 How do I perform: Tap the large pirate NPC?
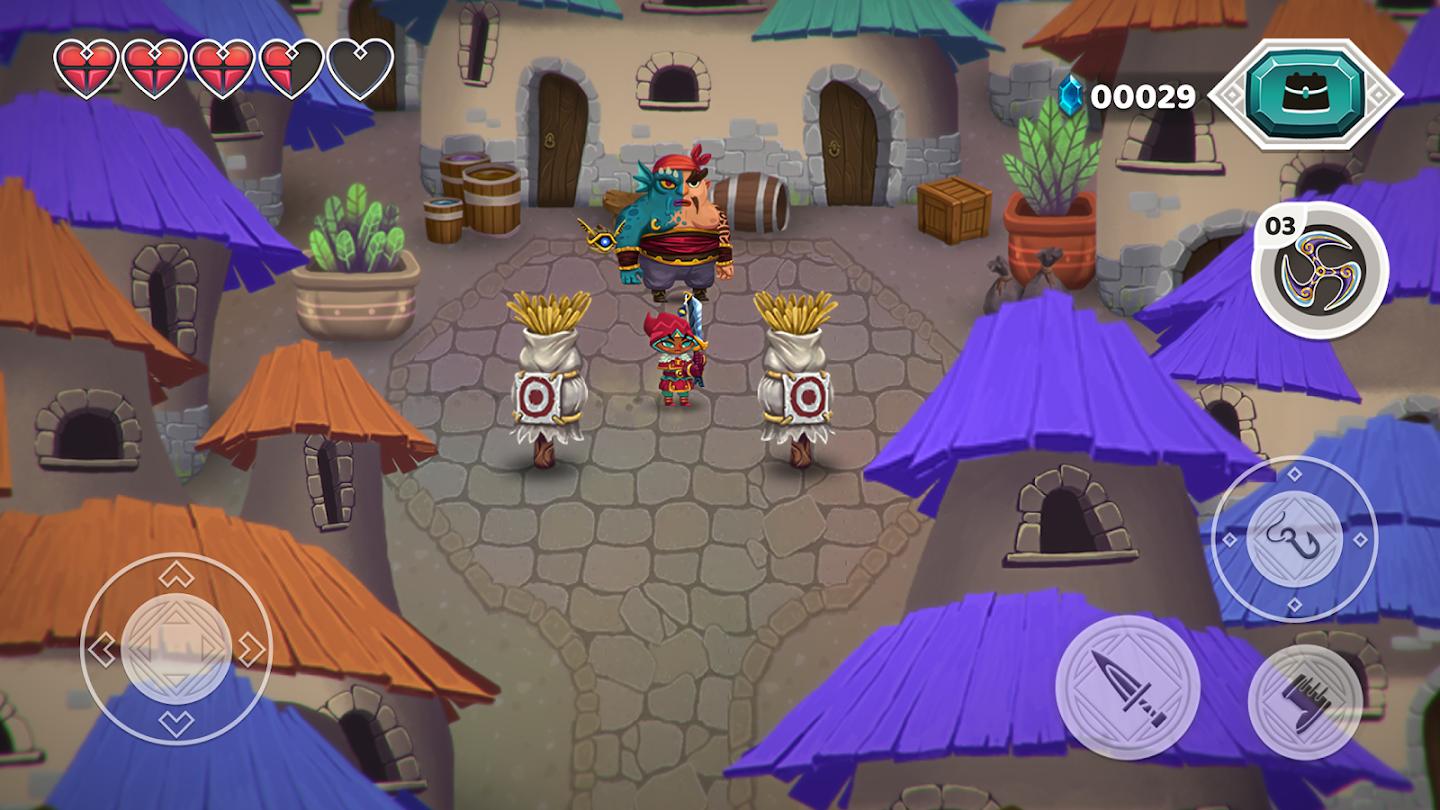click(680, 220)
